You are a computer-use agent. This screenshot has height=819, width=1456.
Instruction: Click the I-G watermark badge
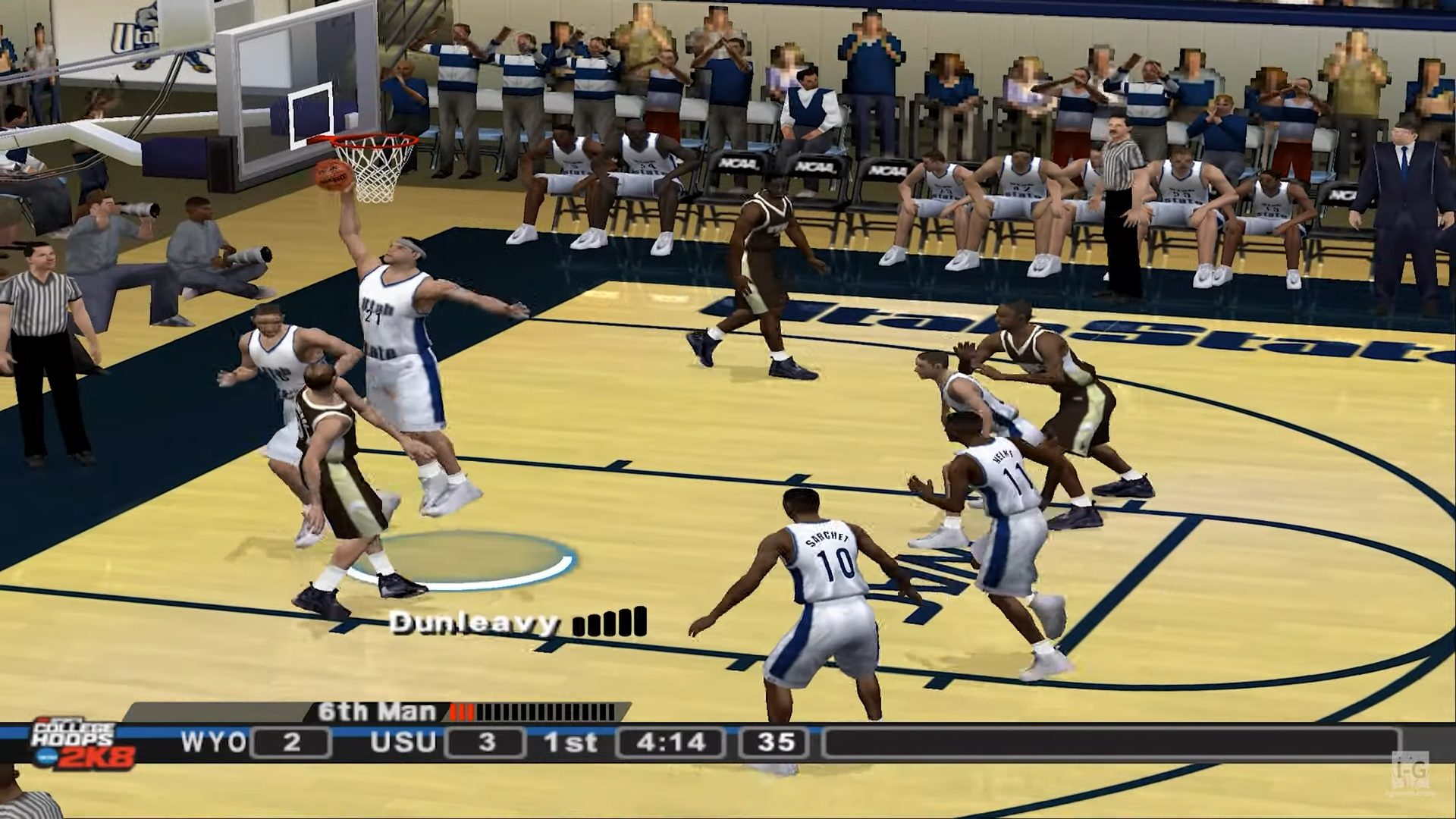tap(1410, 772)
